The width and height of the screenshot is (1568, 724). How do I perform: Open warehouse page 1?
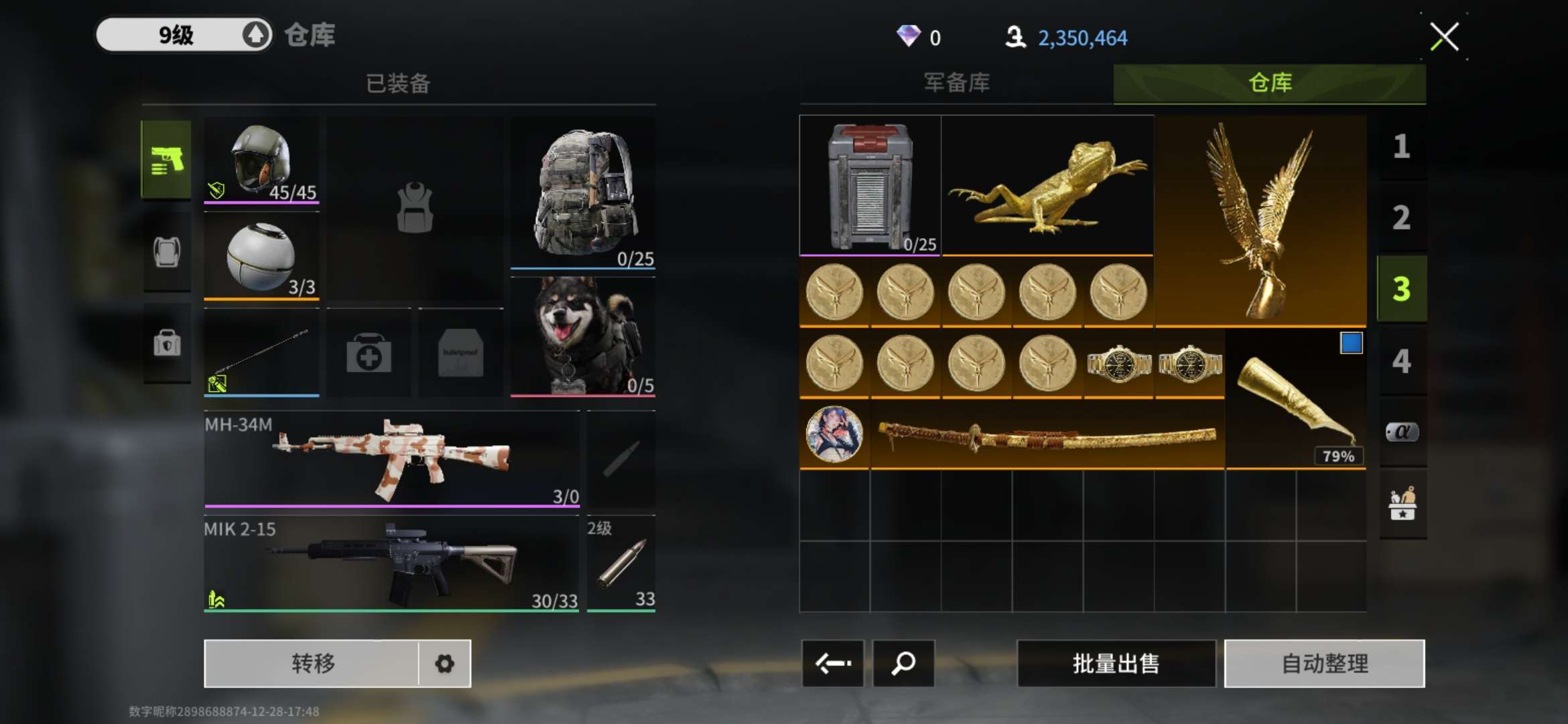pos(1401,147)
